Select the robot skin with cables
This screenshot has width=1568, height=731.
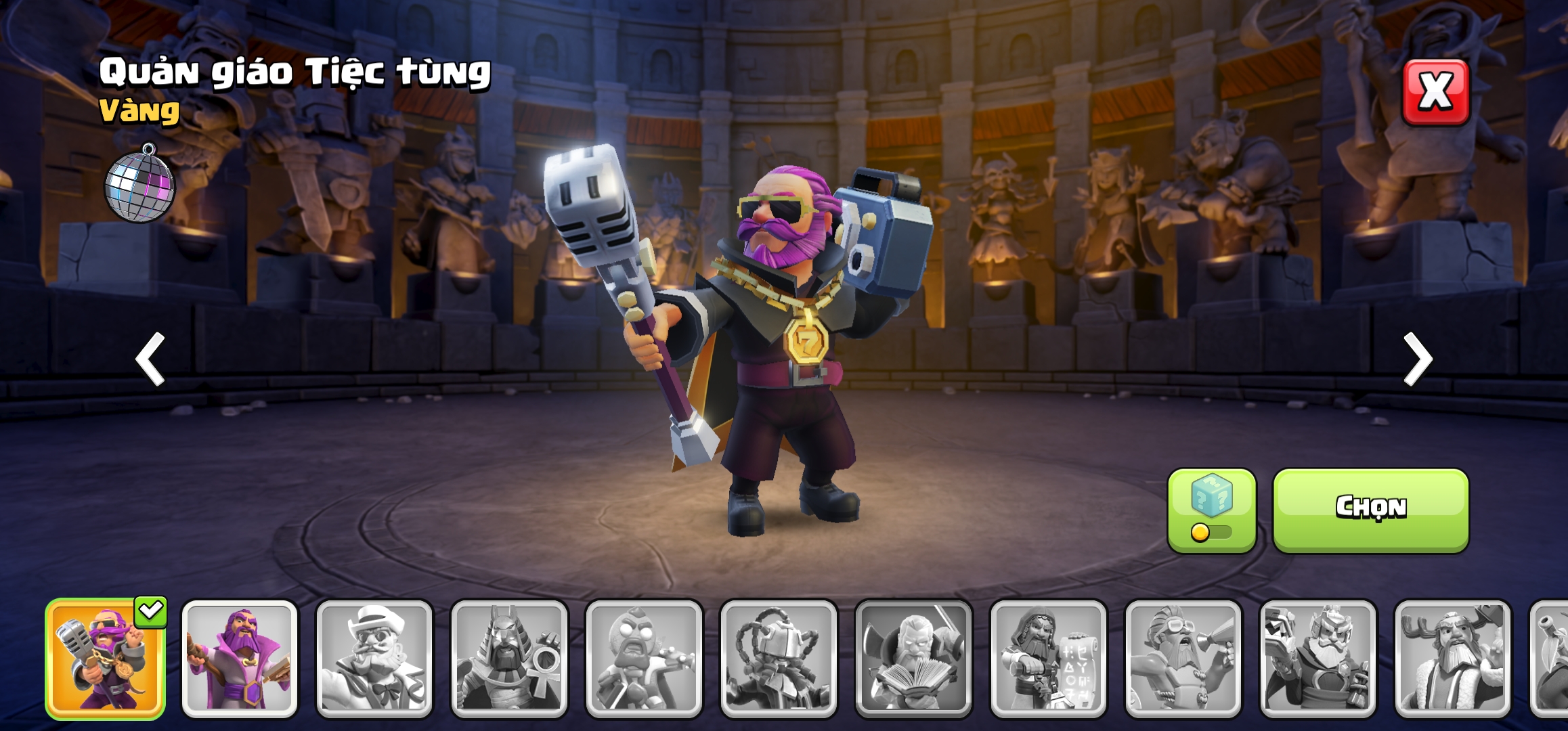coord(779,658)
